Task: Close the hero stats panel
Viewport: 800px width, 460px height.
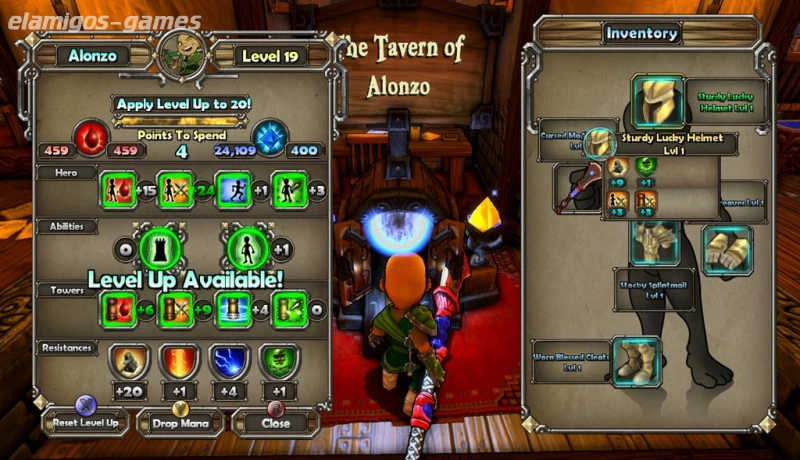Action: pyautogui.click(x=274, y=422)
